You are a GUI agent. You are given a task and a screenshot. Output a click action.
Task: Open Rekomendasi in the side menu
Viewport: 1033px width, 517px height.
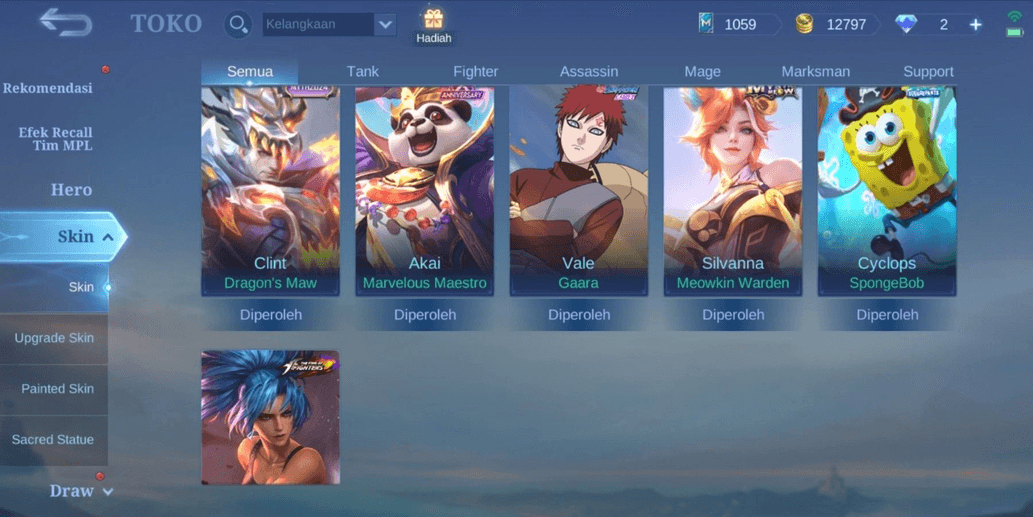tap(48, 88)
